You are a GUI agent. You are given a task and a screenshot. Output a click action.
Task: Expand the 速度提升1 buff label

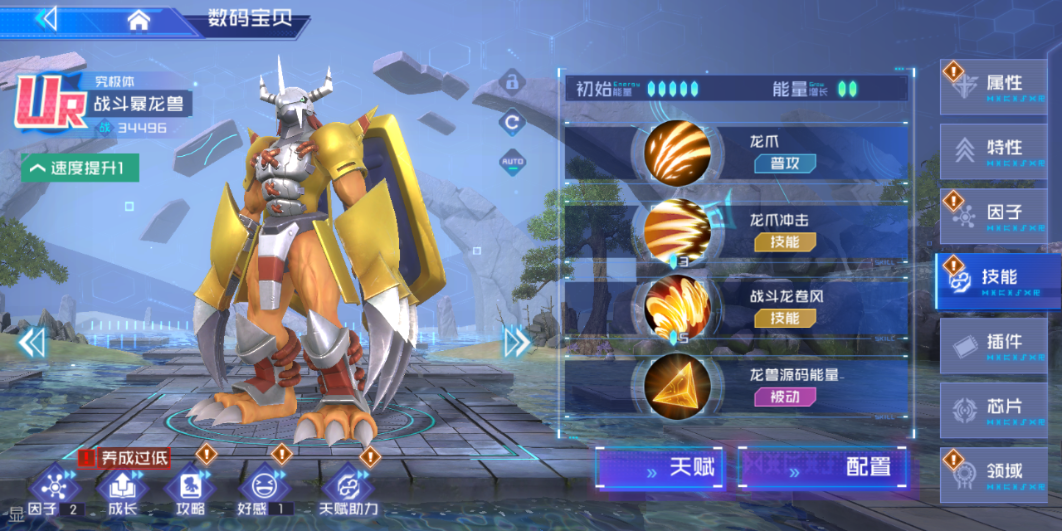point(81,168)
